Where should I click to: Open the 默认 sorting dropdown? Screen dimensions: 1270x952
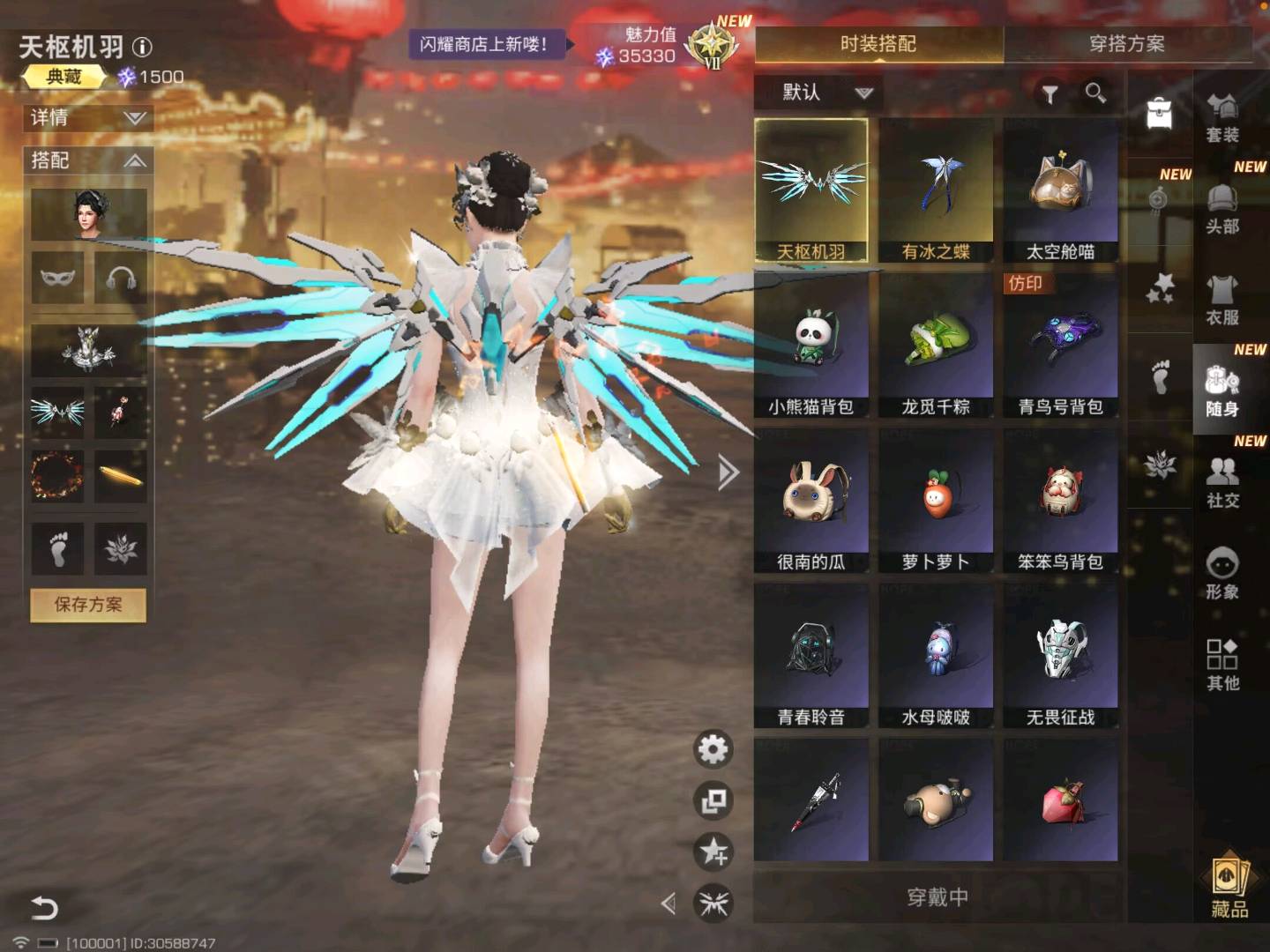[825, 93]
